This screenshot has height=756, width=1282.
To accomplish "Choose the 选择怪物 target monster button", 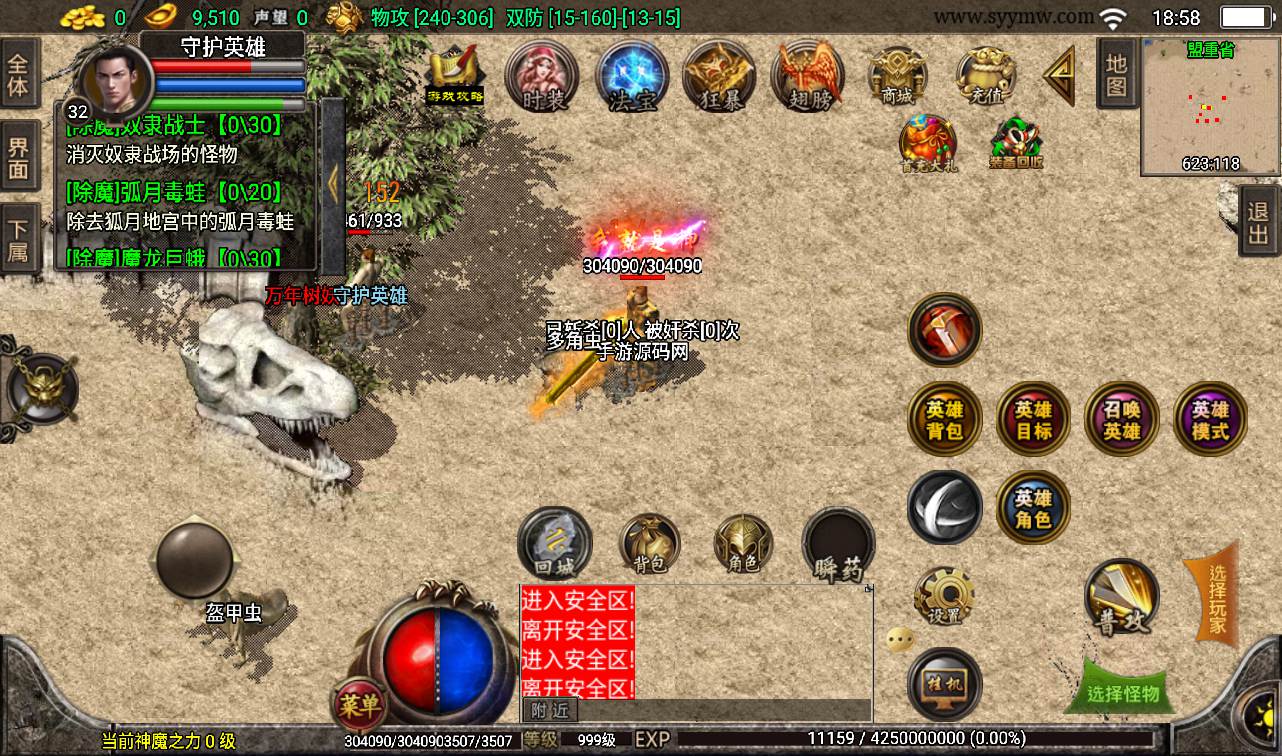I will pos(1122,692).
